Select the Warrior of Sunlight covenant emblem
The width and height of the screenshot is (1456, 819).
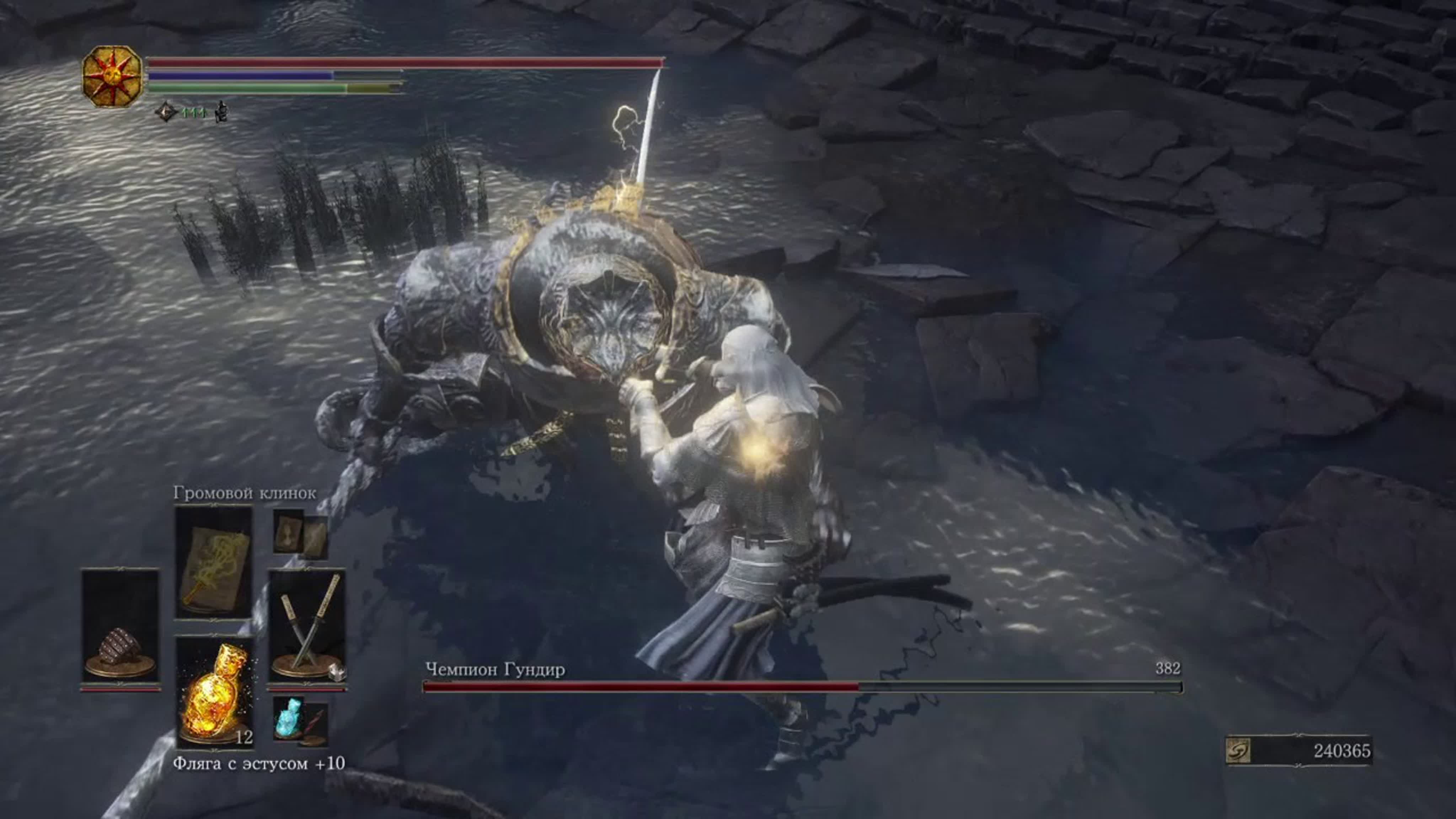[x=112, y=74]
